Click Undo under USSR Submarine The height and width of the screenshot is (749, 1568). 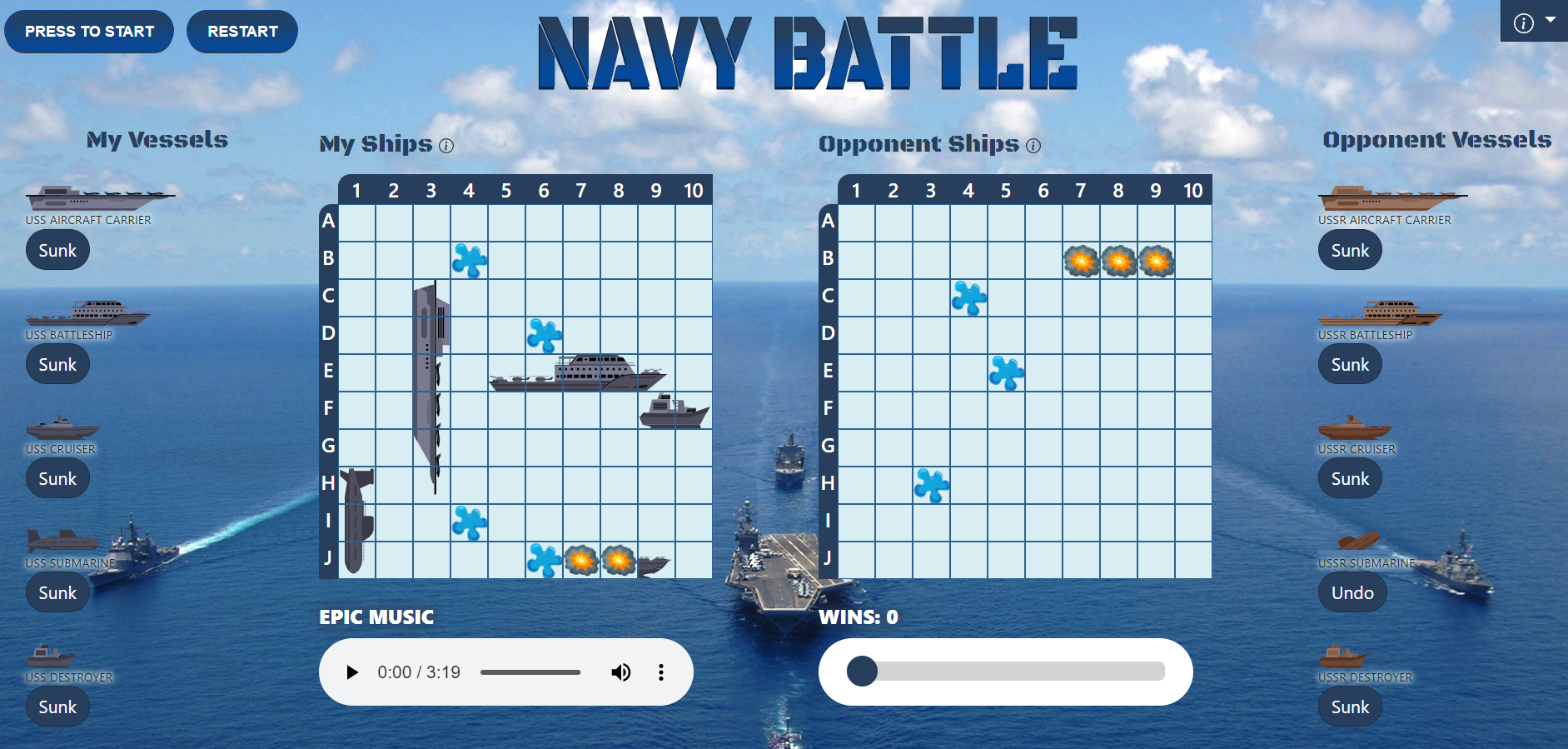tap(1352, 592)
